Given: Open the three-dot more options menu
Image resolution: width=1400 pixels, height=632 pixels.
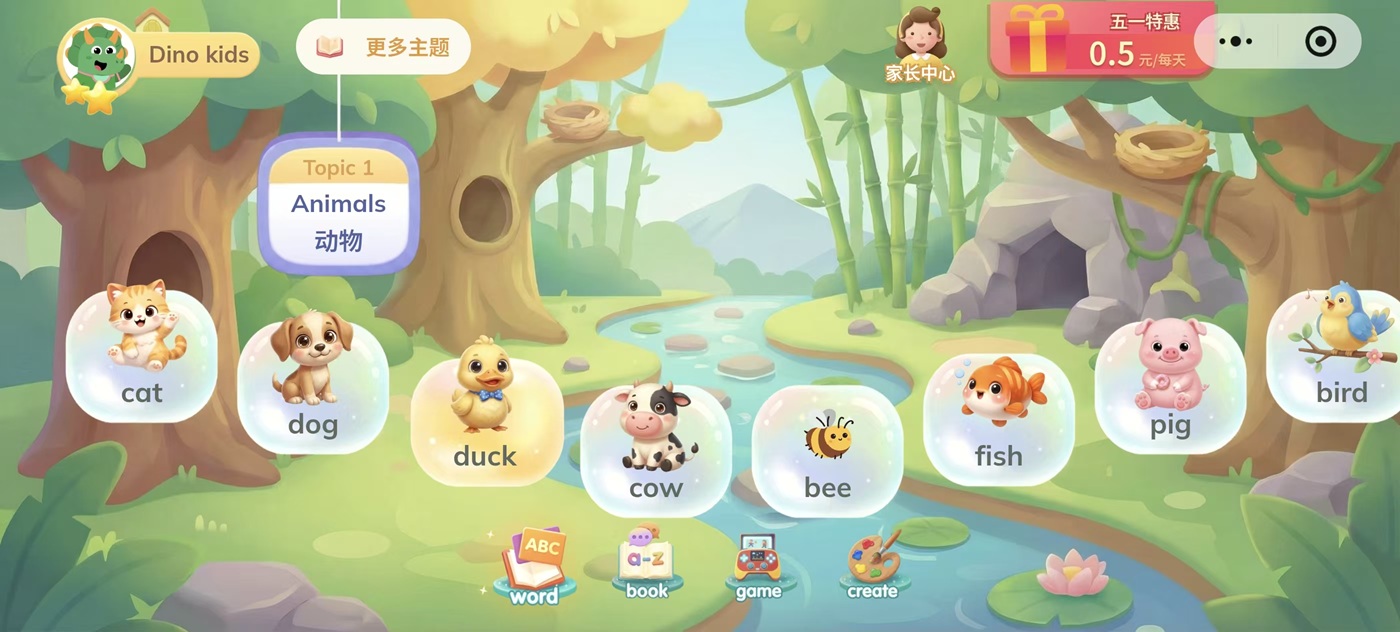Looking at the screenshot, I should [x=1236, y=42].
